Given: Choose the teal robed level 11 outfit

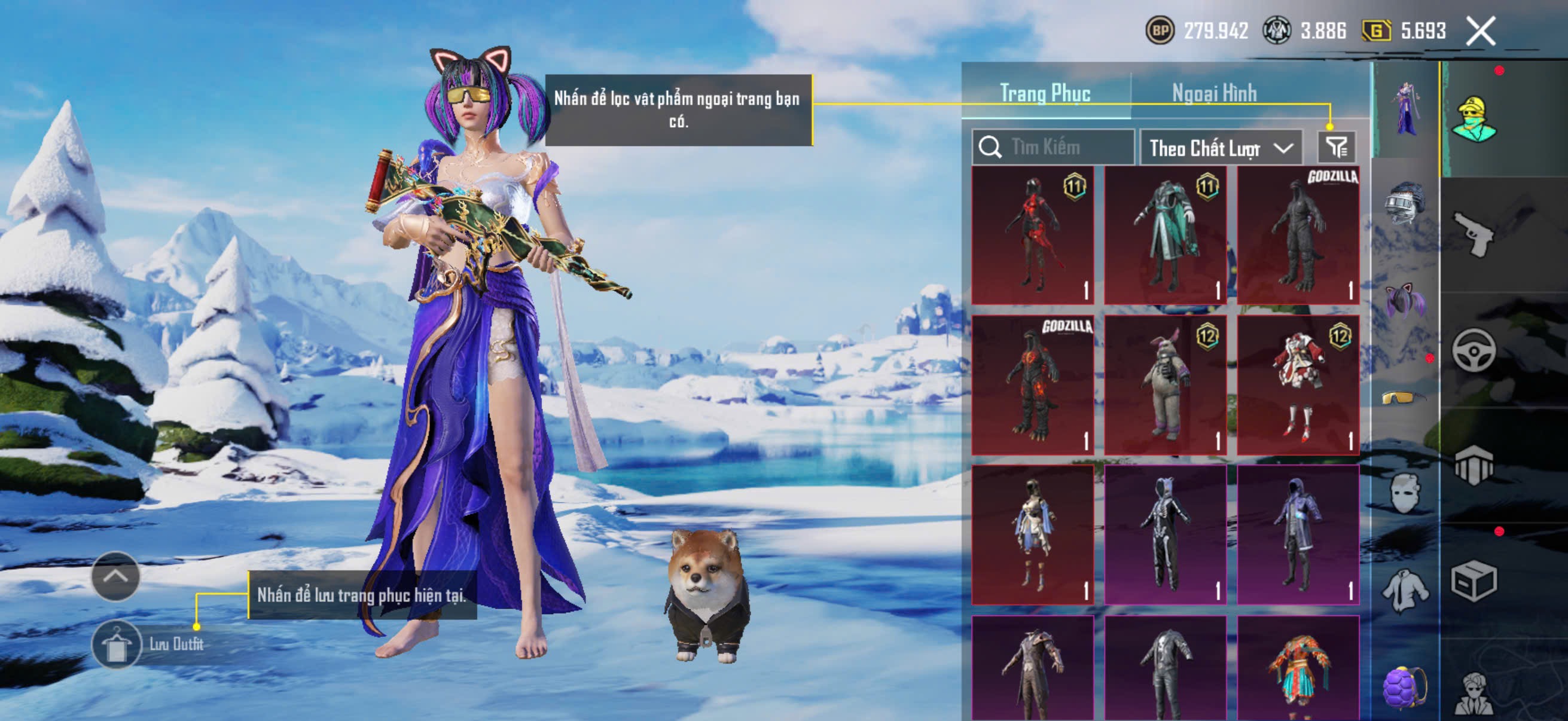Looking at the screenshot, I should point(1165,235).
